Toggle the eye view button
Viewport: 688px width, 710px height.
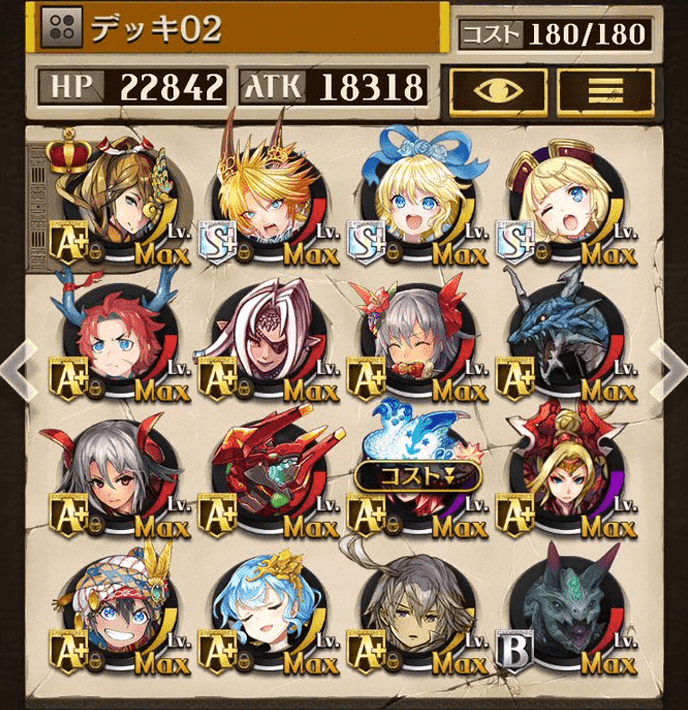coord(496,88)
